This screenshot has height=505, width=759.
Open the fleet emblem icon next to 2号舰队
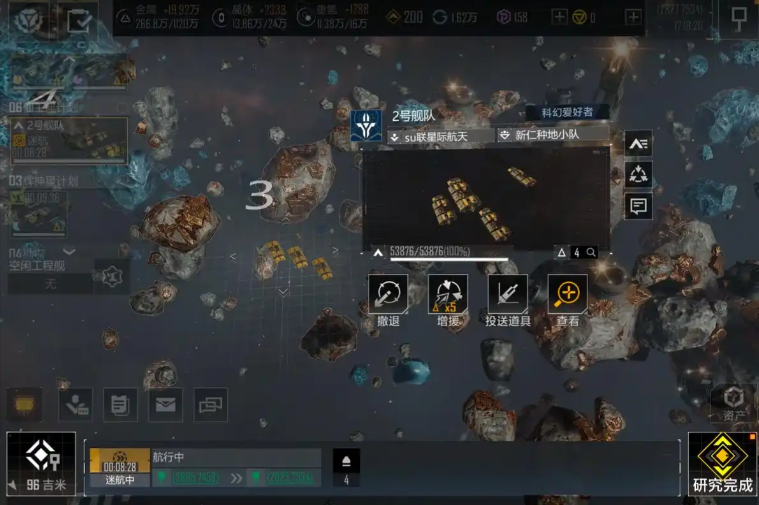tap(366, 126)
